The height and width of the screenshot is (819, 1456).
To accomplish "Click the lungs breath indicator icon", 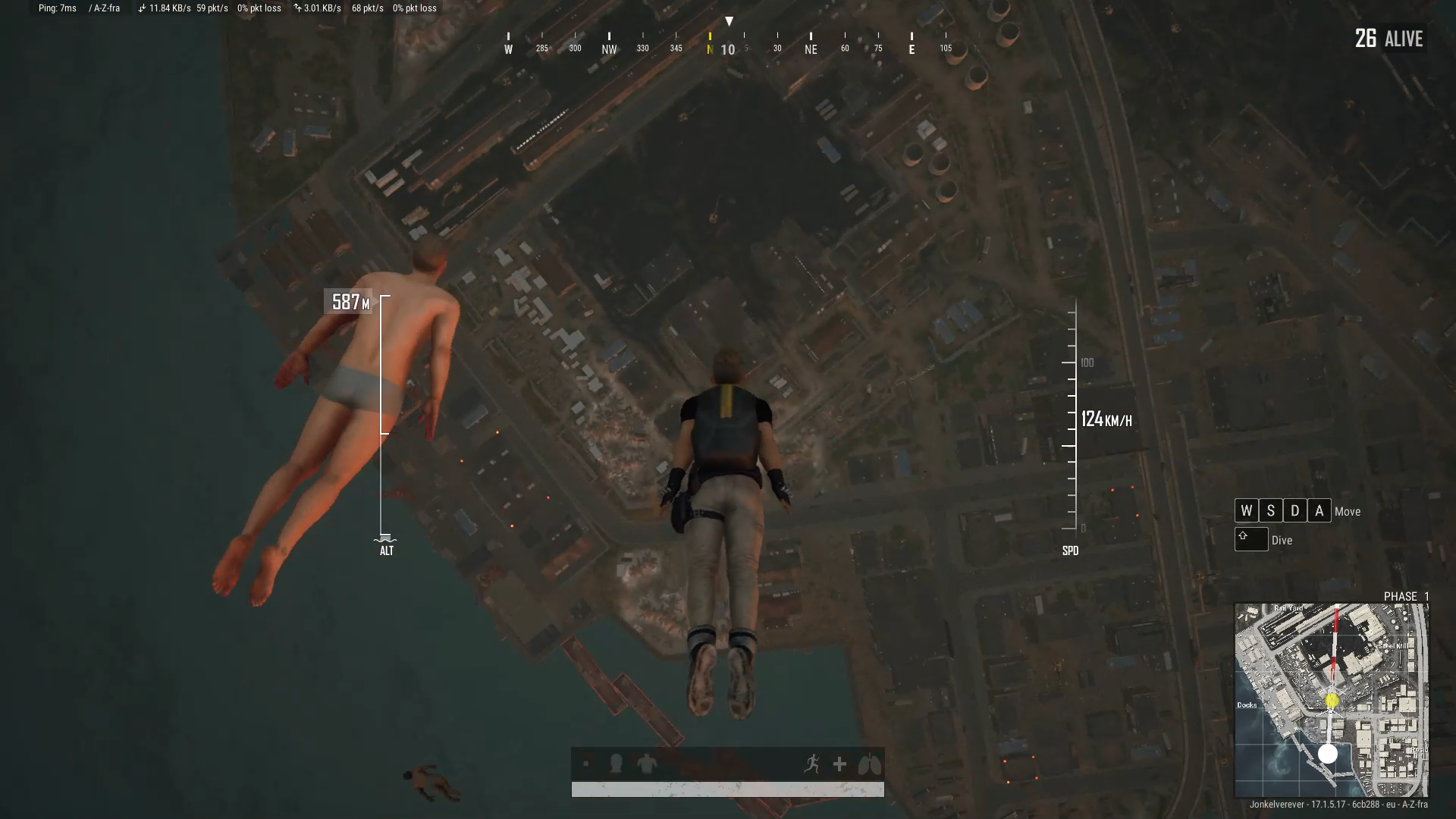I will [869, 765].
